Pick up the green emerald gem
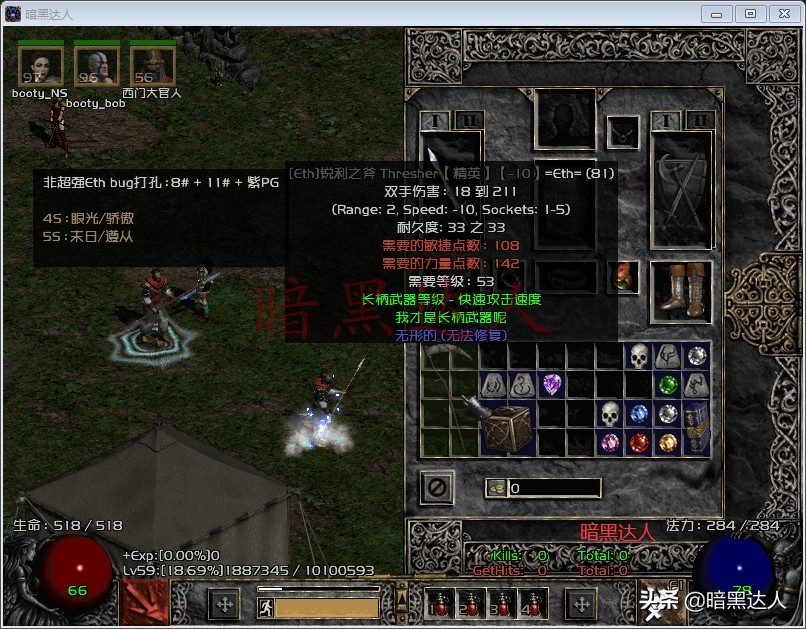806x629 pixels. click(667, 384)
